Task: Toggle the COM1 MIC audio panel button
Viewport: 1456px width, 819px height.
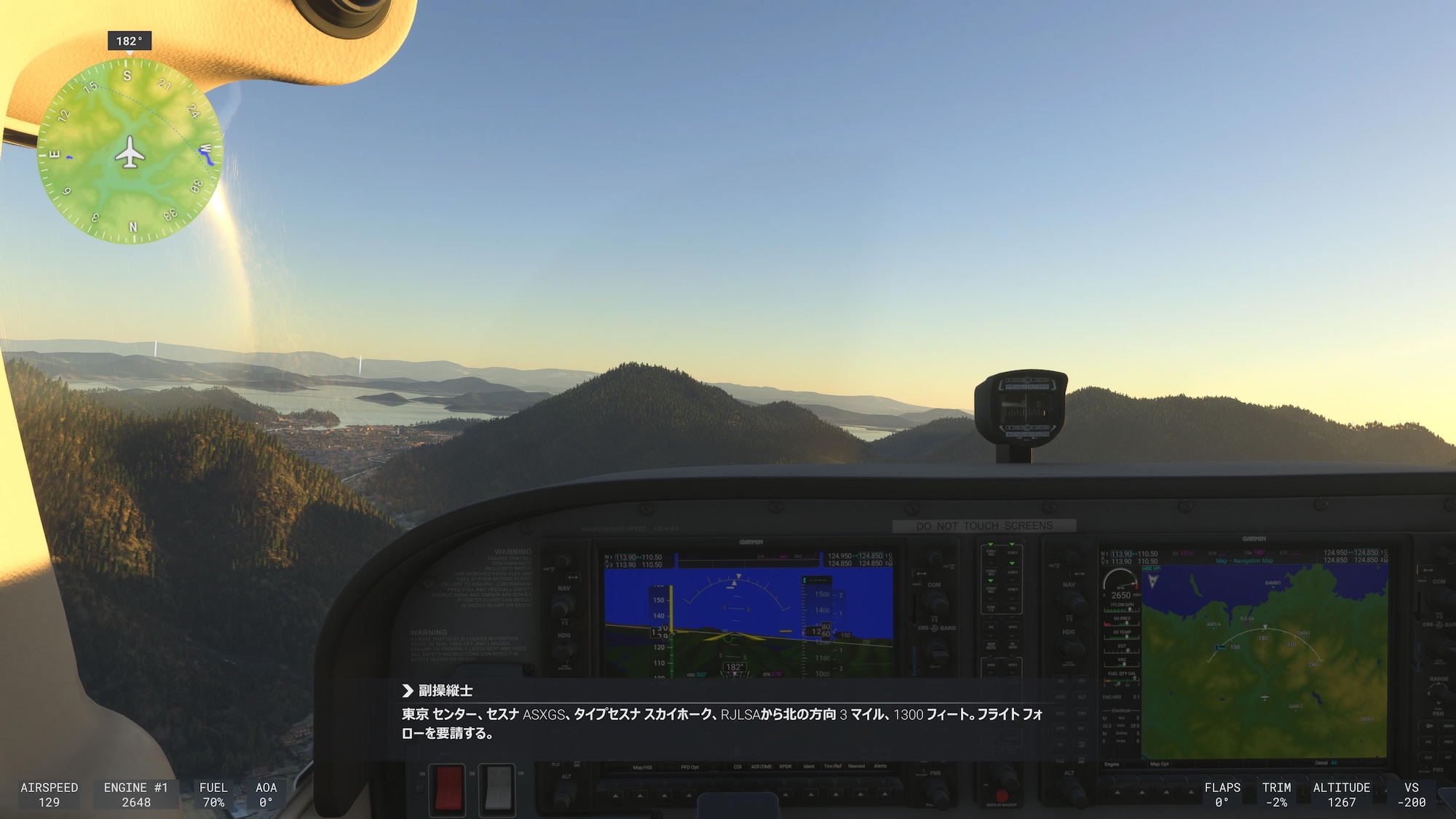Action: pyautogui.click(x=990, y=552)
